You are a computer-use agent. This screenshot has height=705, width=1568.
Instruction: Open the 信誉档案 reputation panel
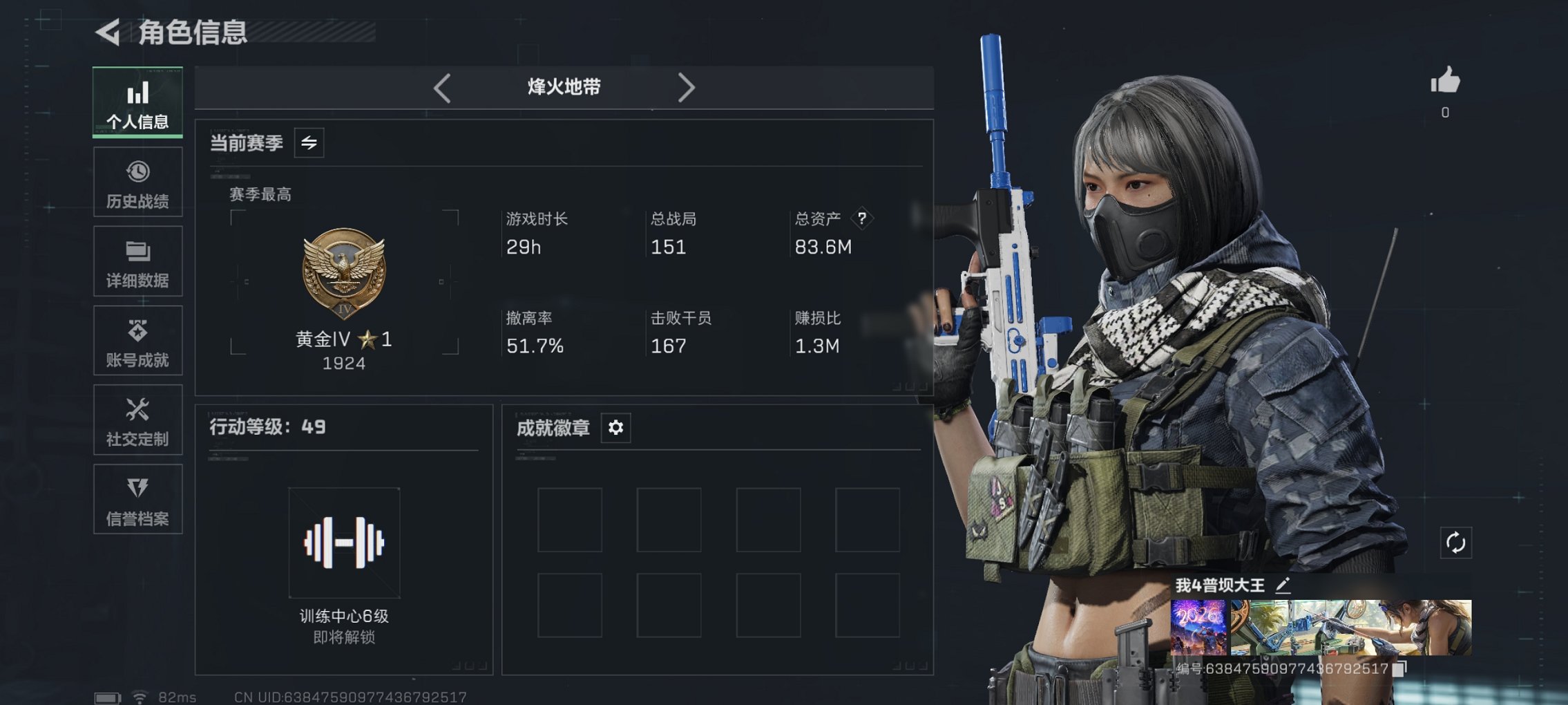137,499
